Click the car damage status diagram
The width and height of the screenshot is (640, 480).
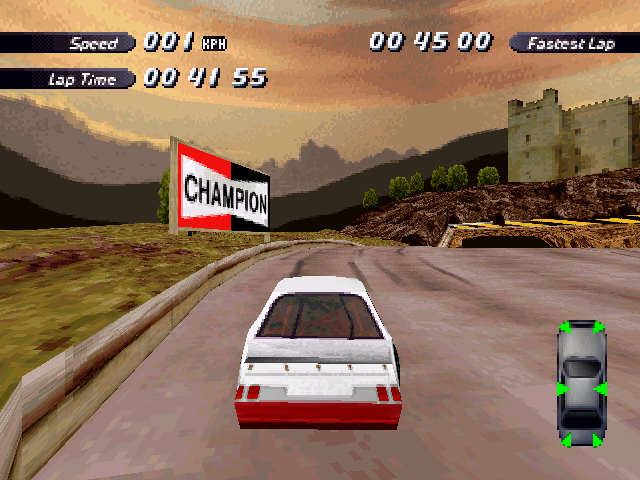pyautogui.click(x=581, y=384)
